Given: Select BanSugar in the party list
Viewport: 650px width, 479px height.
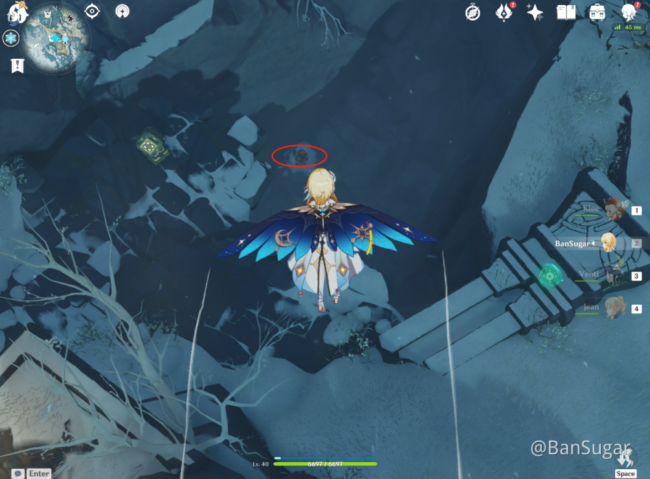Looking at the screenshot, I should (608, 242).
